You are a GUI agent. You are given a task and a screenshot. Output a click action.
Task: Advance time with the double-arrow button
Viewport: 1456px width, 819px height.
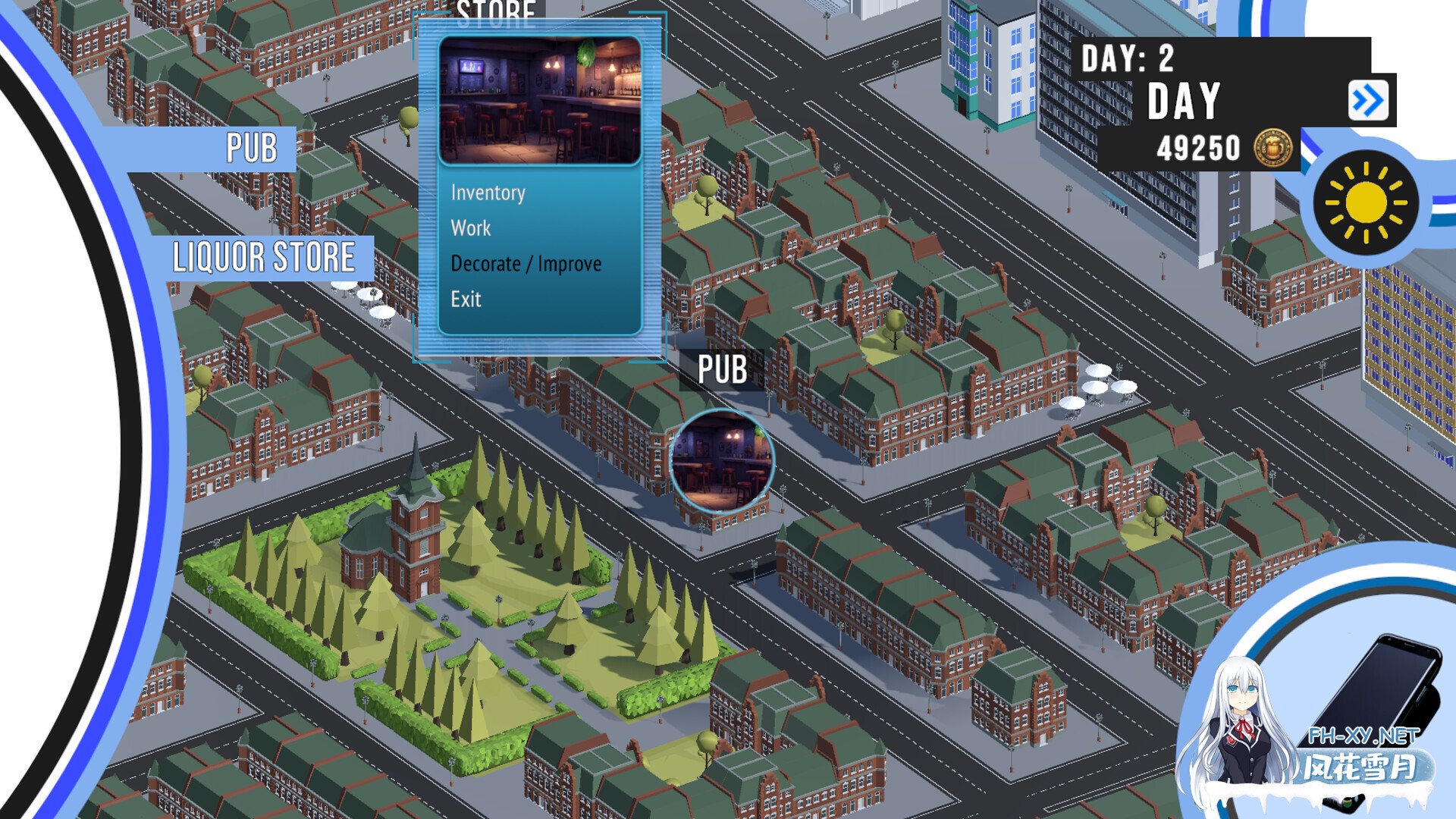point(1367,101)
